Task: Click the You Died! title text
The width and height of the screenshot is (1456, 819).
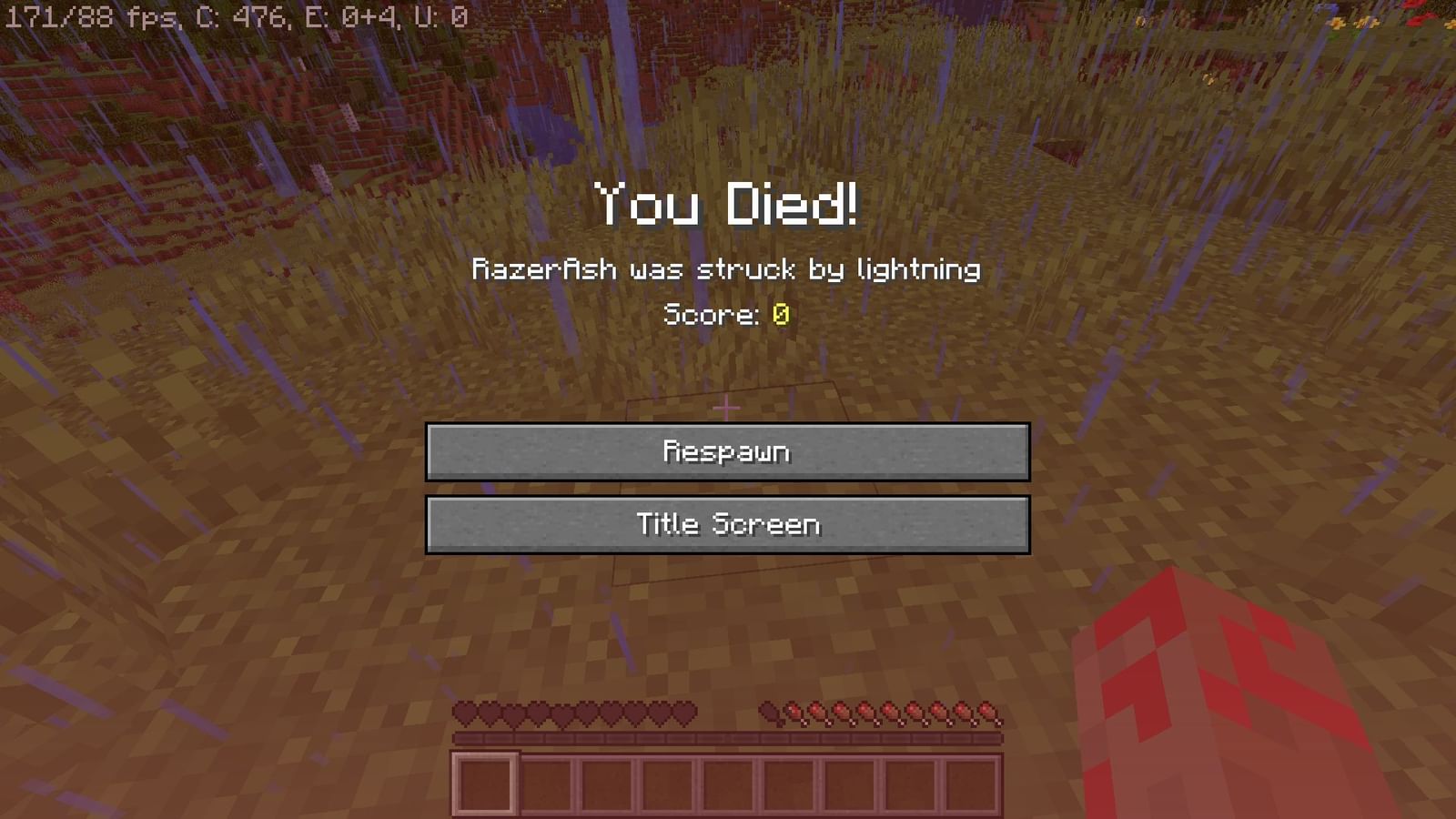Action: tap(727, 207)
